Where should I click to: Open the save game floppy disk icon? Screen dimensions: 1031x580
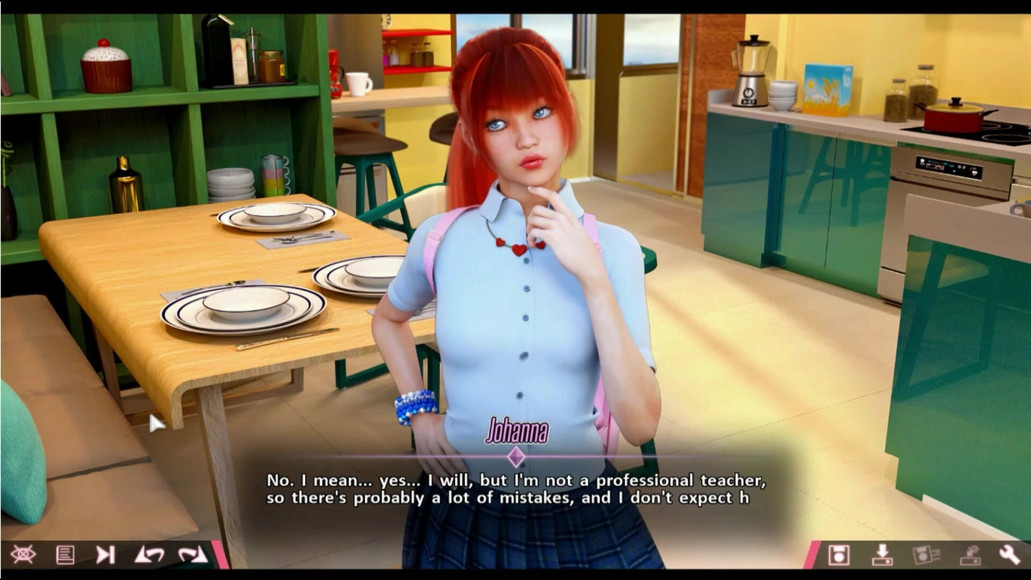(840, 554)
